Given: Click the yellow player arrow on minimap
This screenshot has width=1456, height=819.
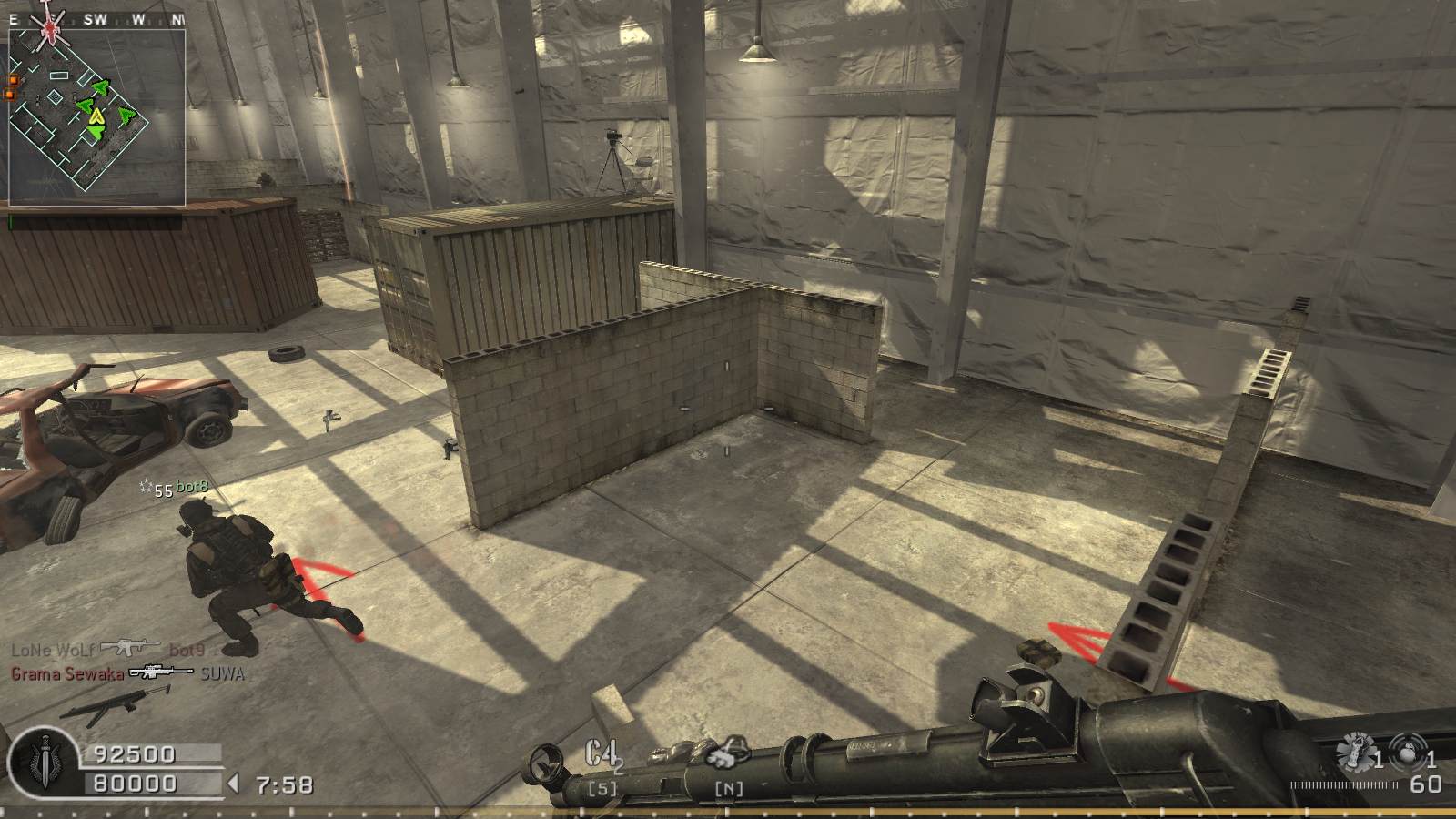Looking at the screenshot, I should [96, 116].
